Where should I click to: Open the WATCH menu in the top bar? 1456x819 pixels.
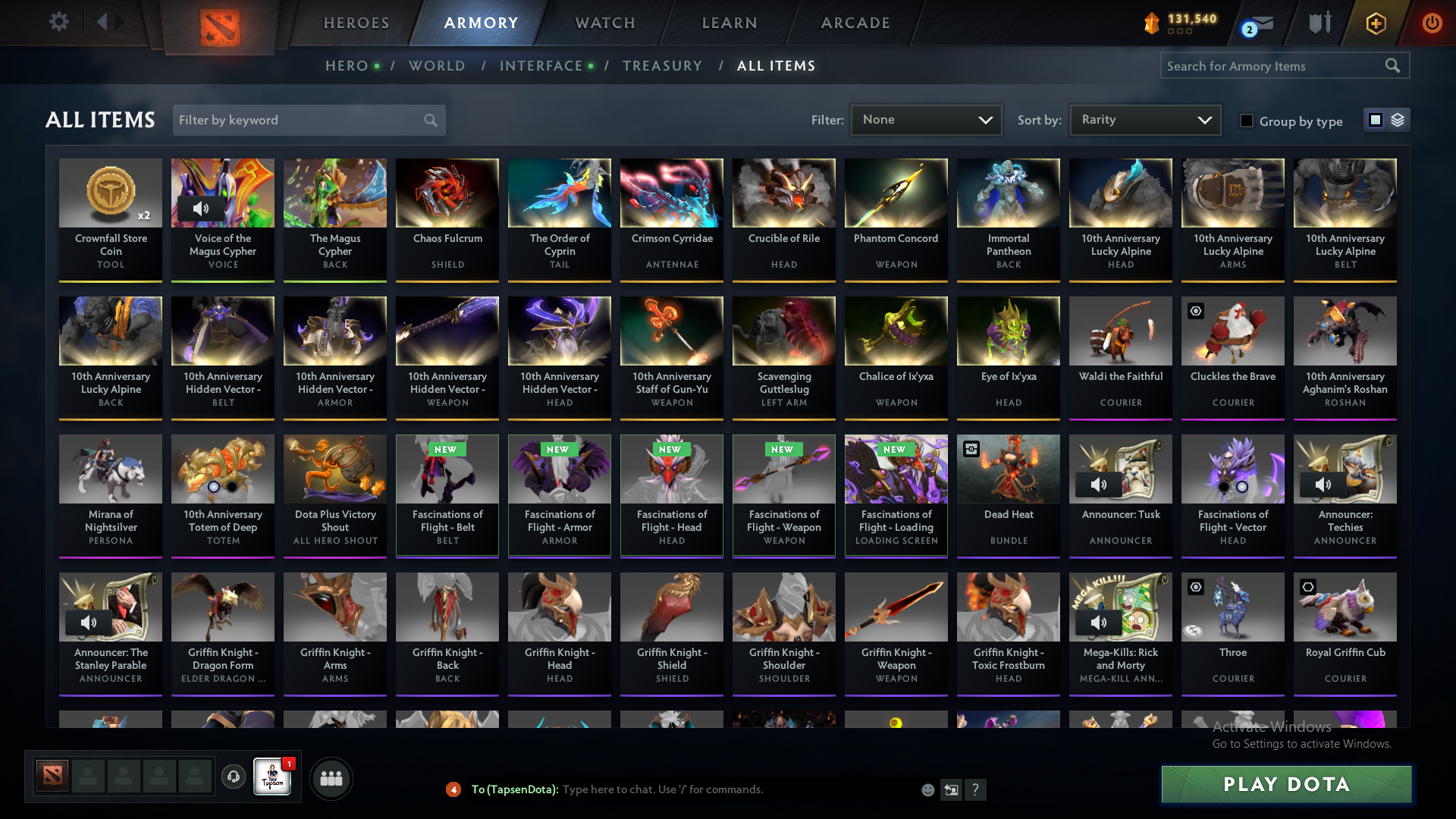[604, 23]
